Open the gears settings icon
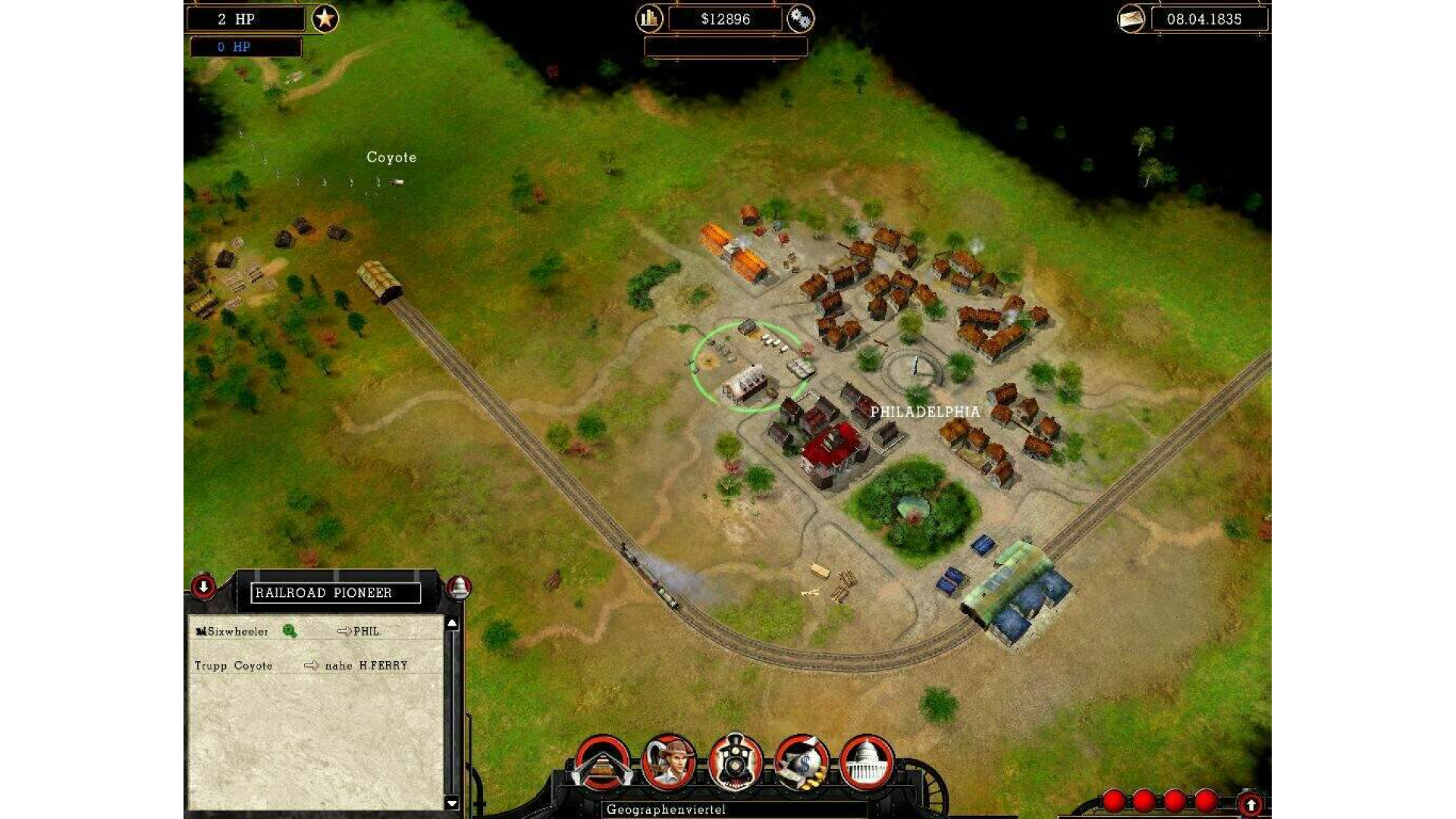 (800, 18)
